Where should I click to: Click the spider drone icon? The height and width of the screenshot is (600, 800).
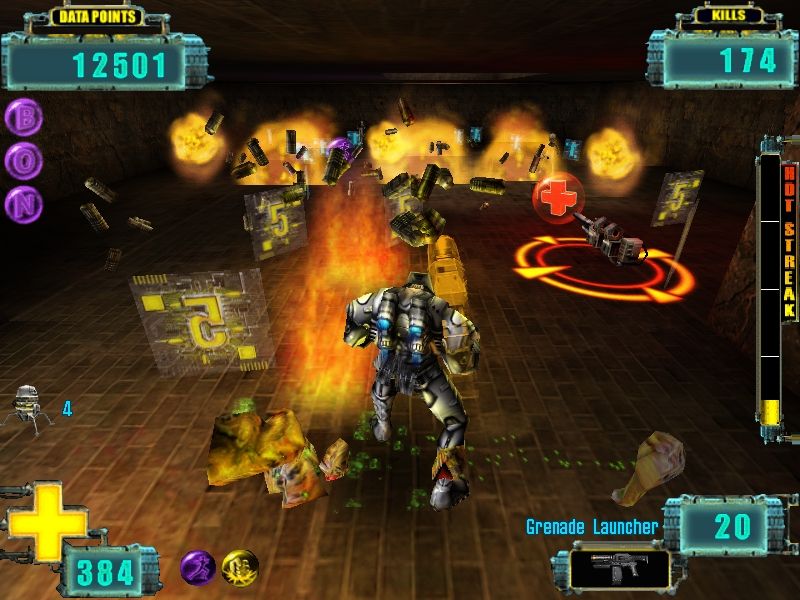(x=27, y=409)
